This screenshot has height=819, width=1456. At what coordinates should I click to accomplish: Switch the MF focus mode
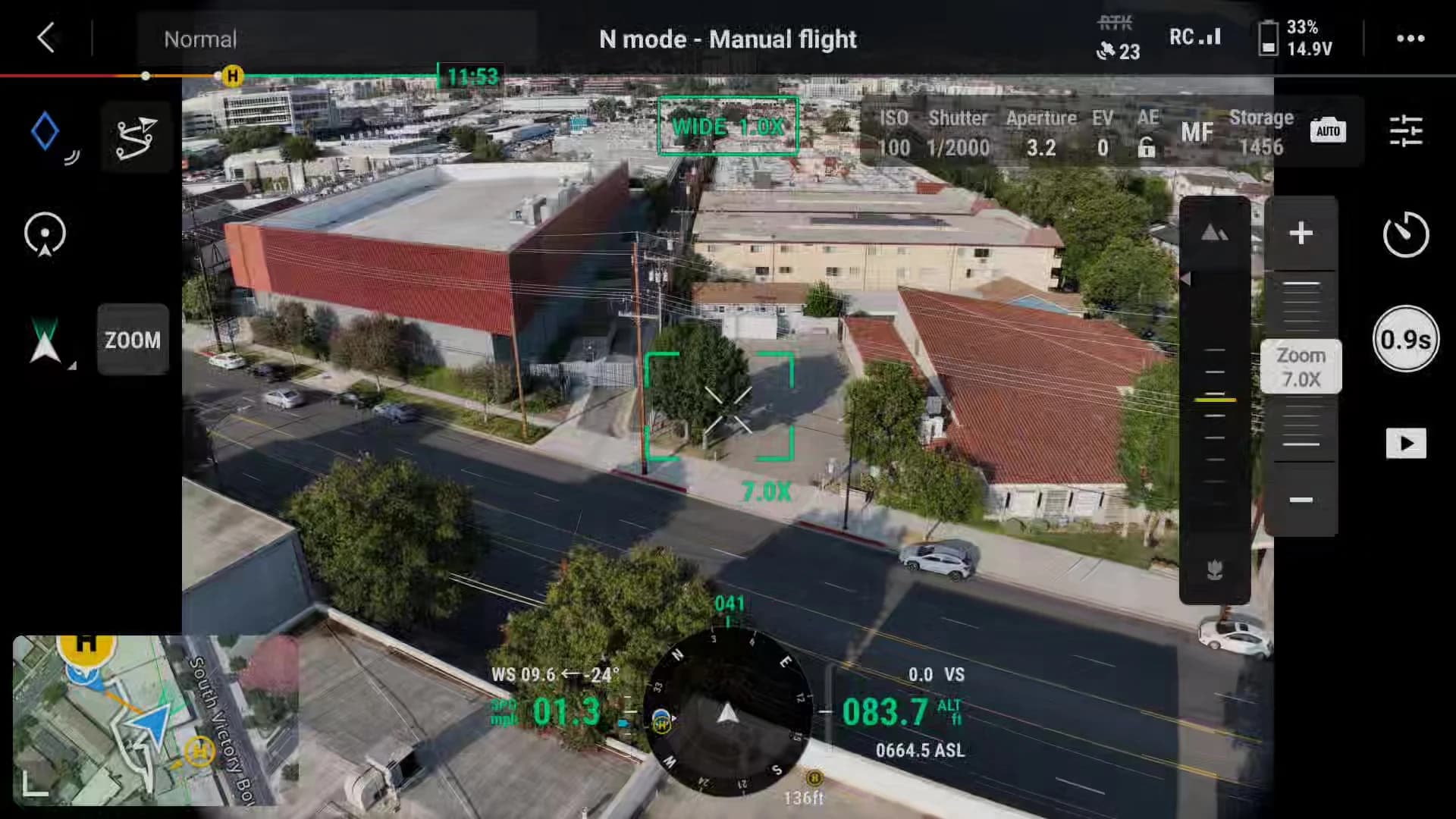tap(1197, 133)
